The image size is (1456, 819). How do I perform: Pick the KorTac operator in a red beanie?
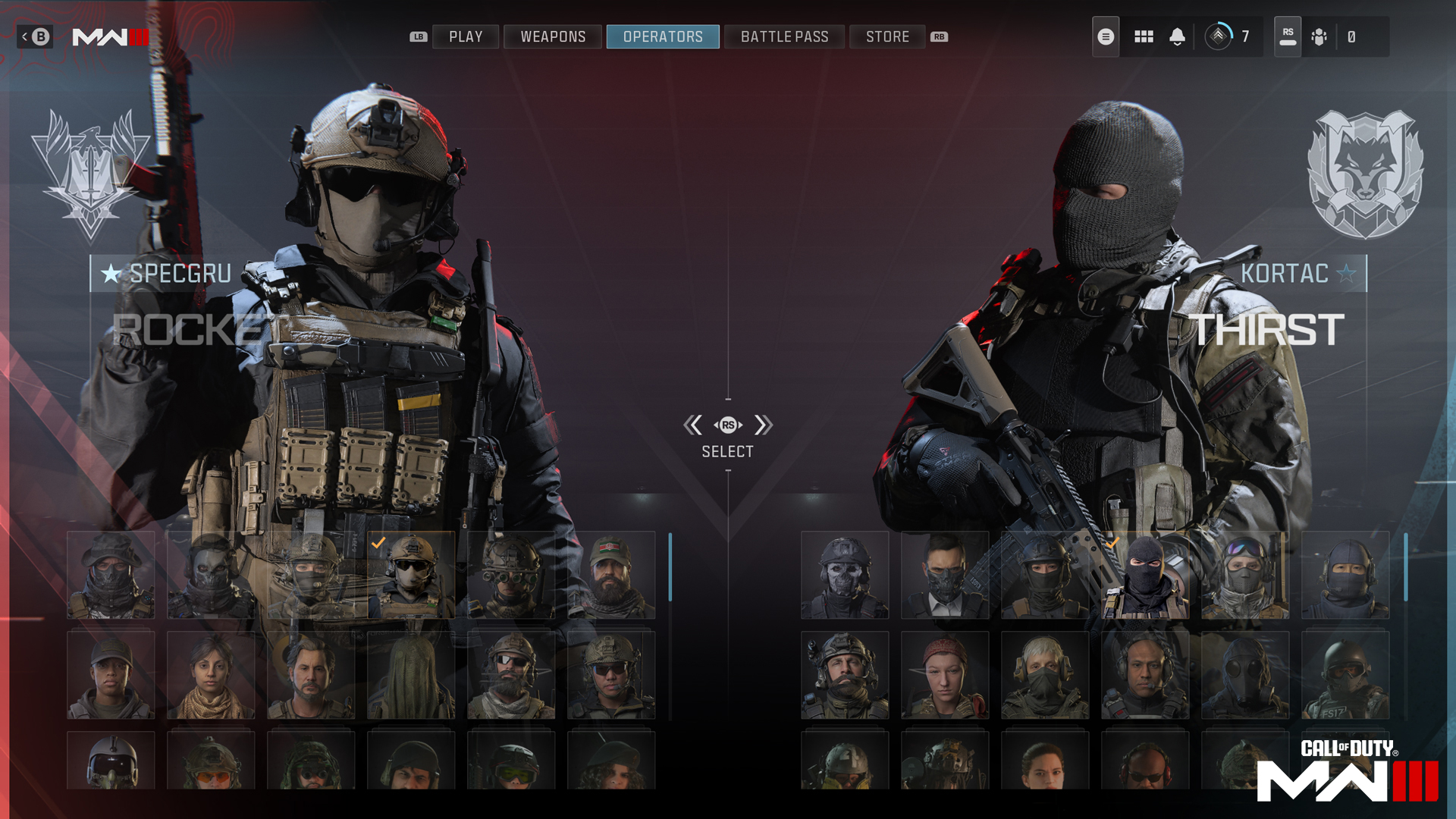945,675
